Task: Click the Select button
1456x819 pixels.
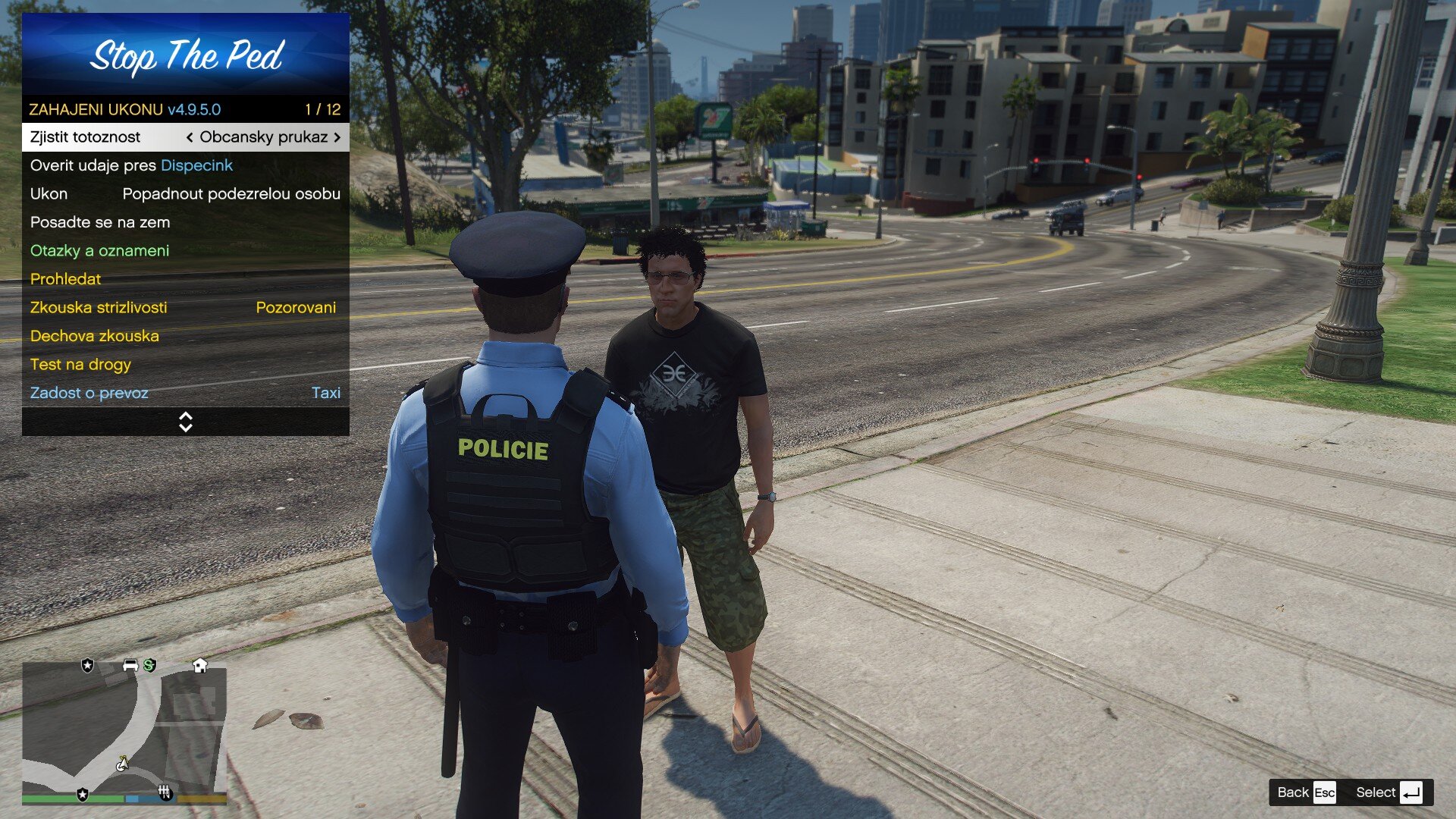Action: tap(1388, 792)
